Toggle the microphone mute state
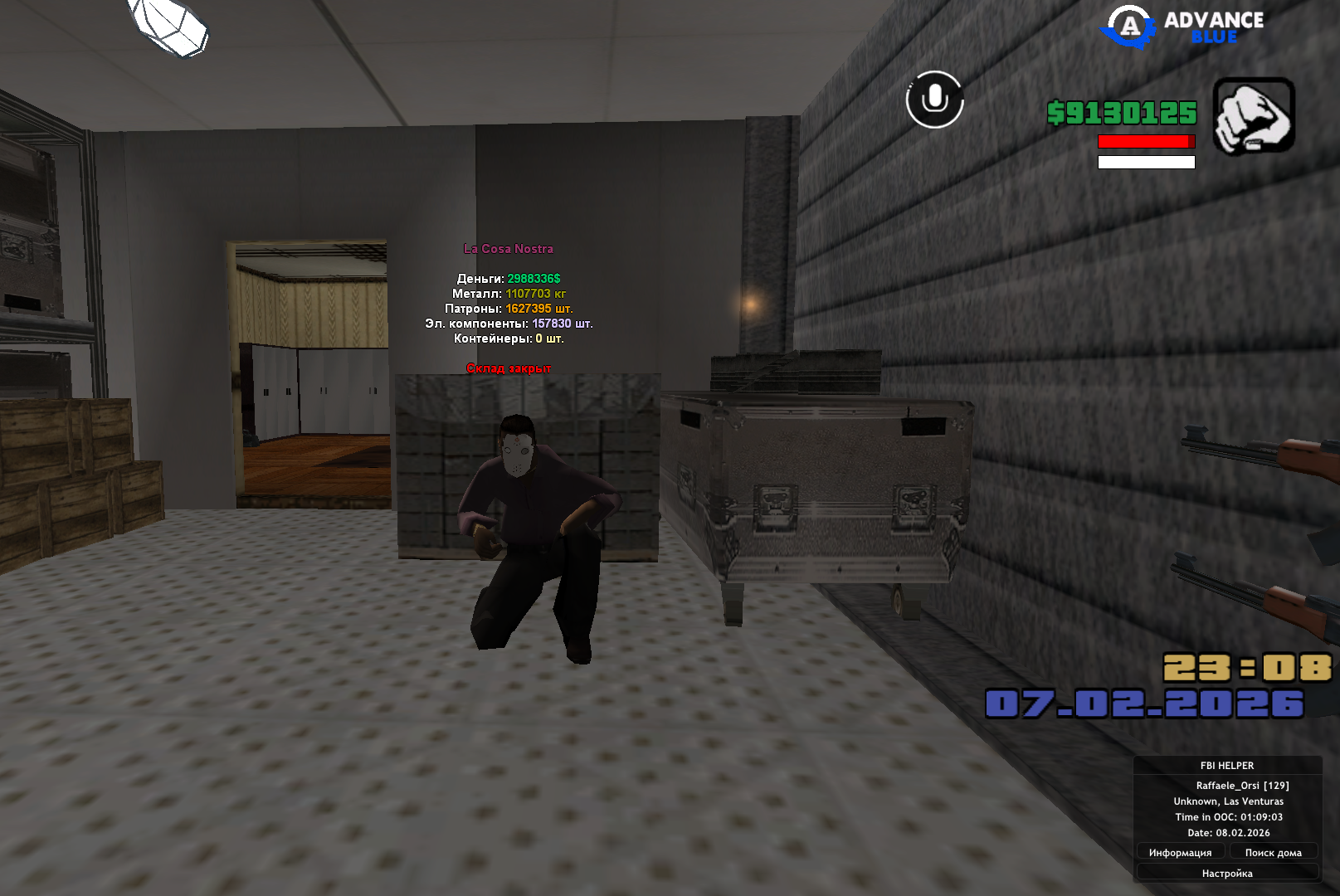 tap(935, 98)
